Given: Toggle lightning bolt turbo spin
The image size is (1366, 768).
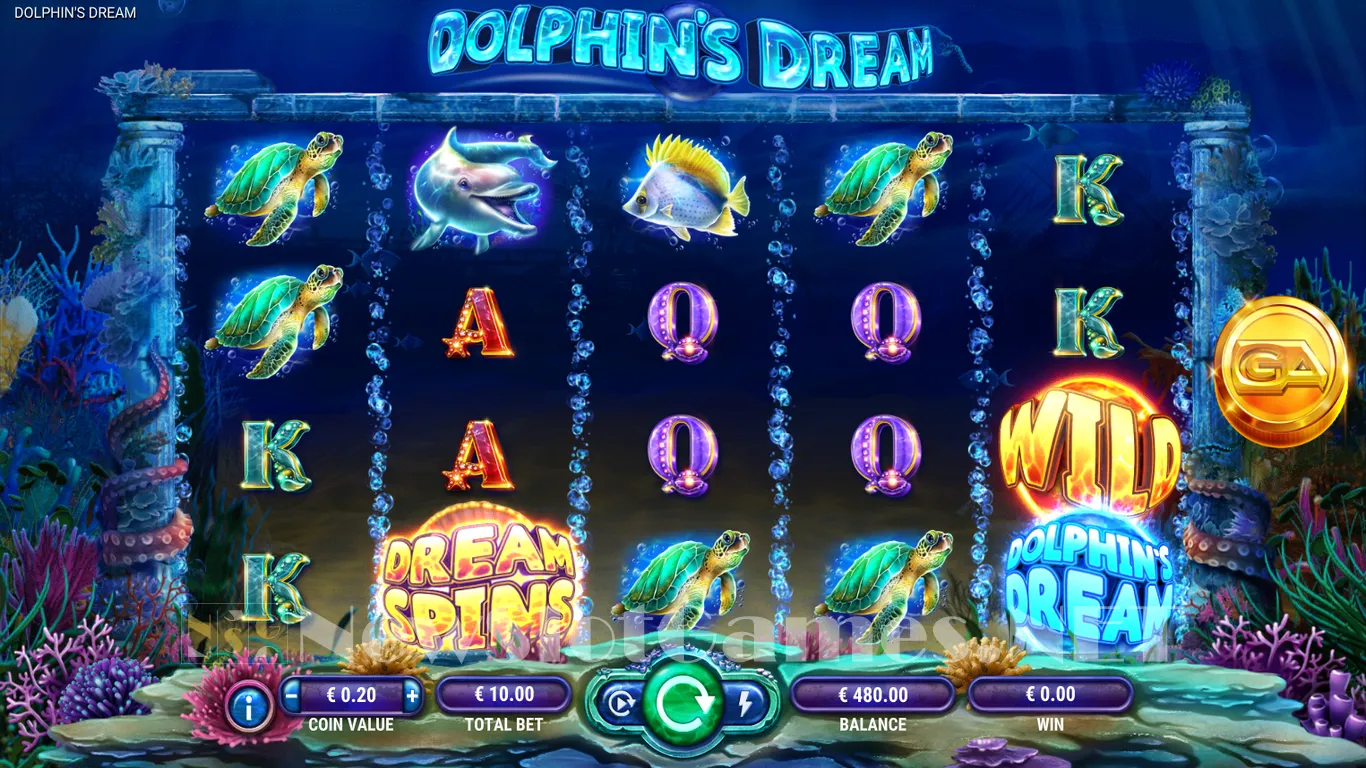Looking at the screenshot, I should point(744,704).
